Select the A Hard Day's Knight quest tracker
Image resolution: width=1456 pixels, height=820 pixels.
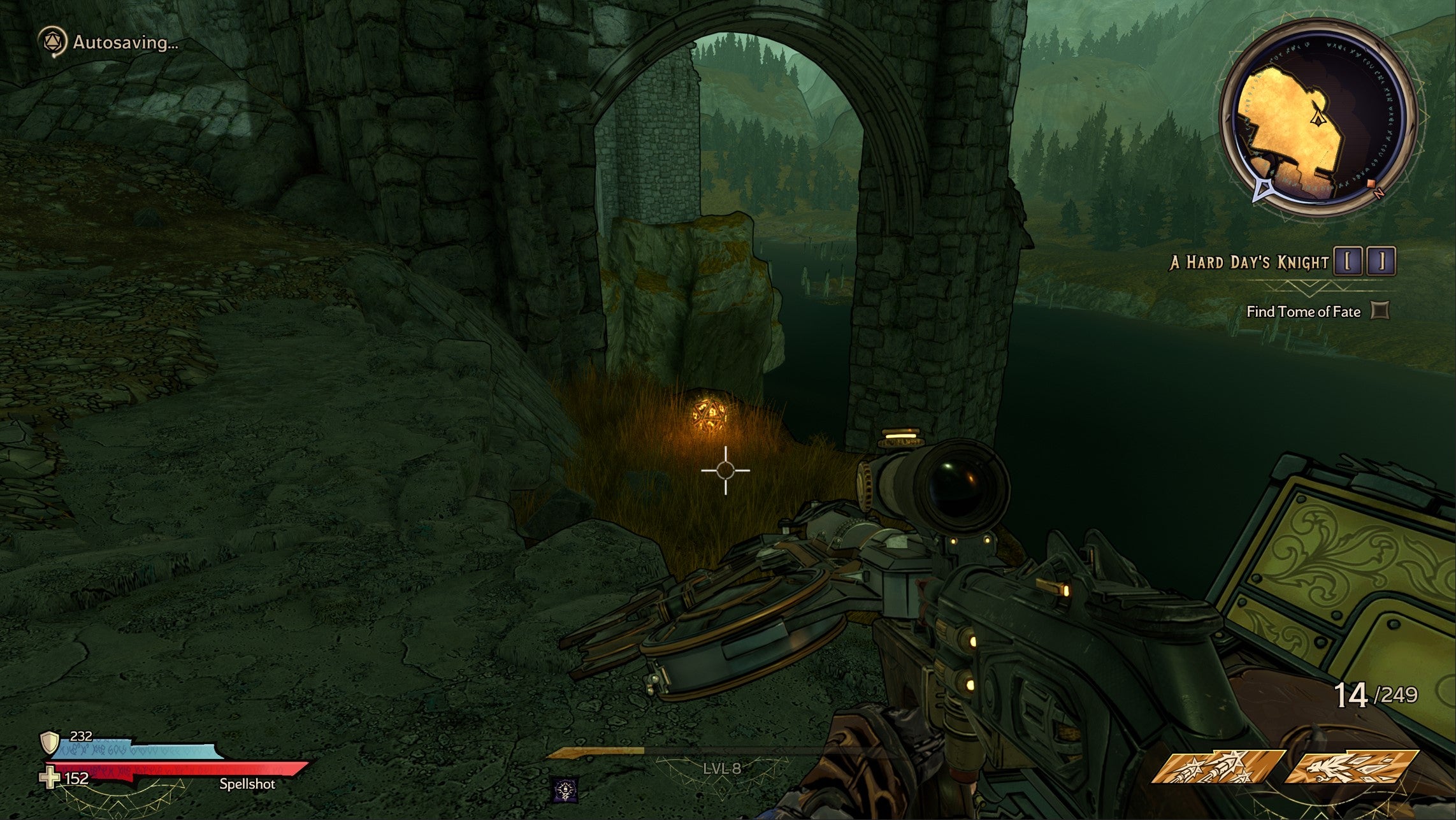click(x=1249, y=262)
